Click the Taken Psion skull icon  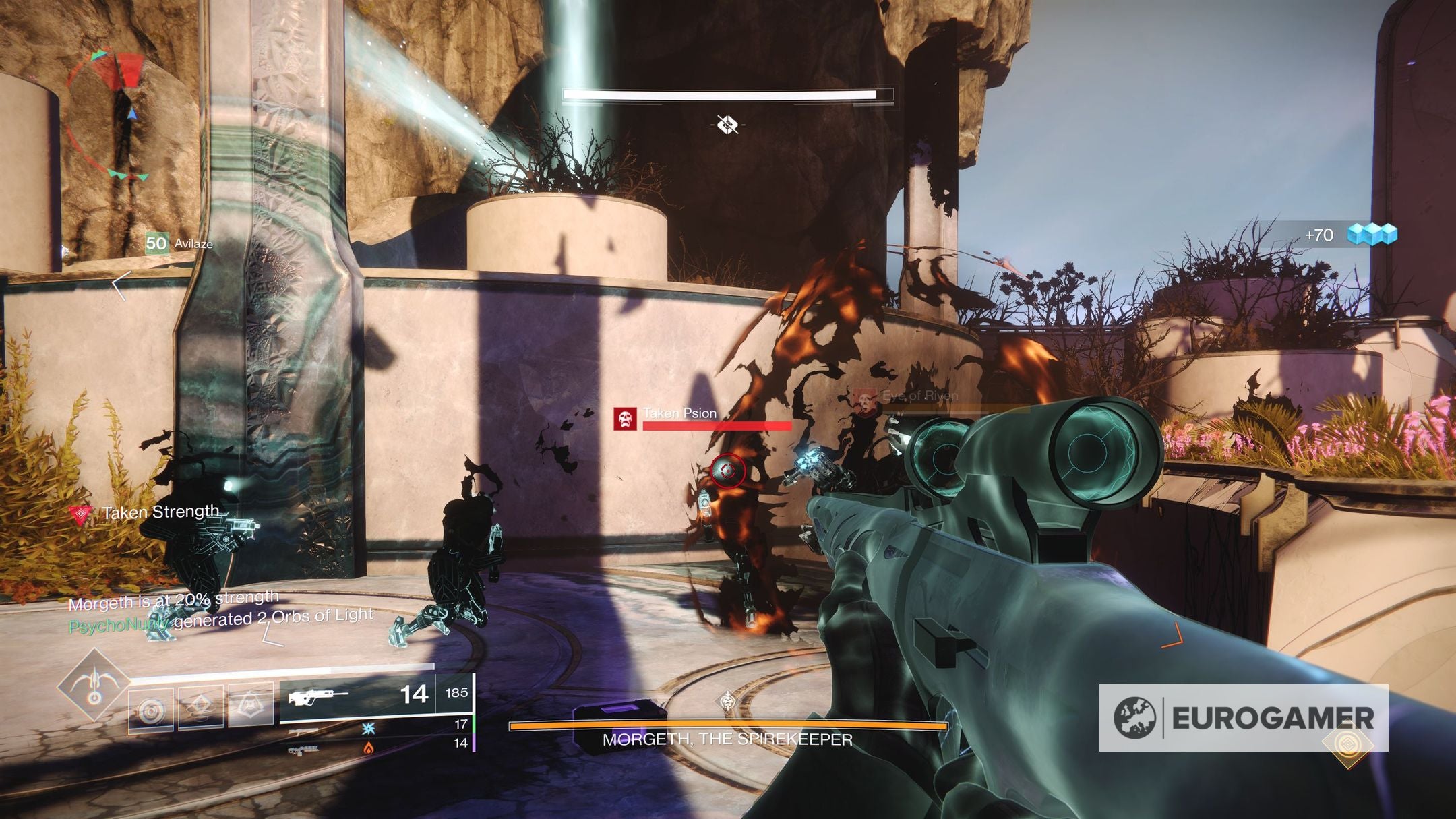(625, 419)
